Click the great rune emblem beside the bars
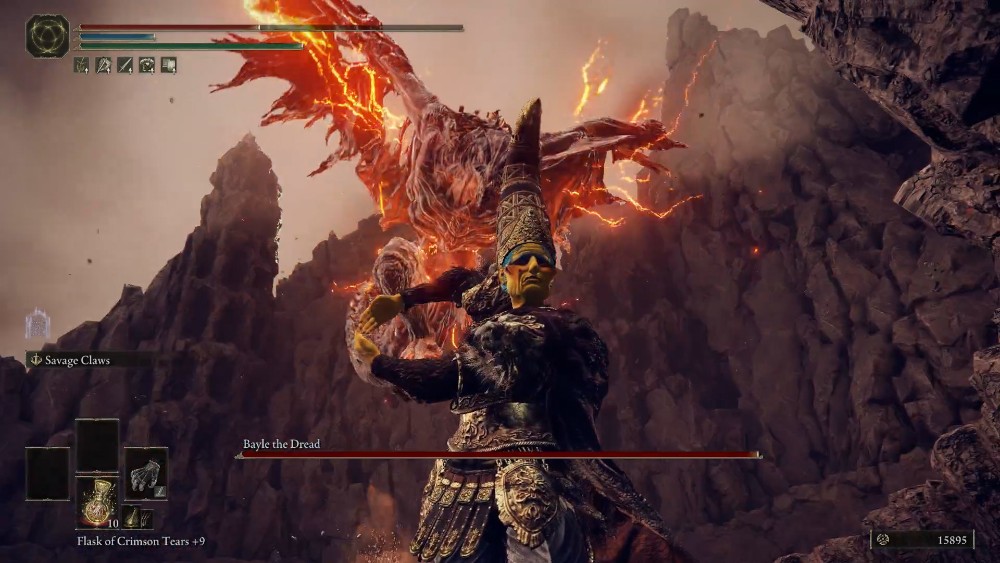The width and height of the screenshot is (1000, 563). click(x=47, y=36)
